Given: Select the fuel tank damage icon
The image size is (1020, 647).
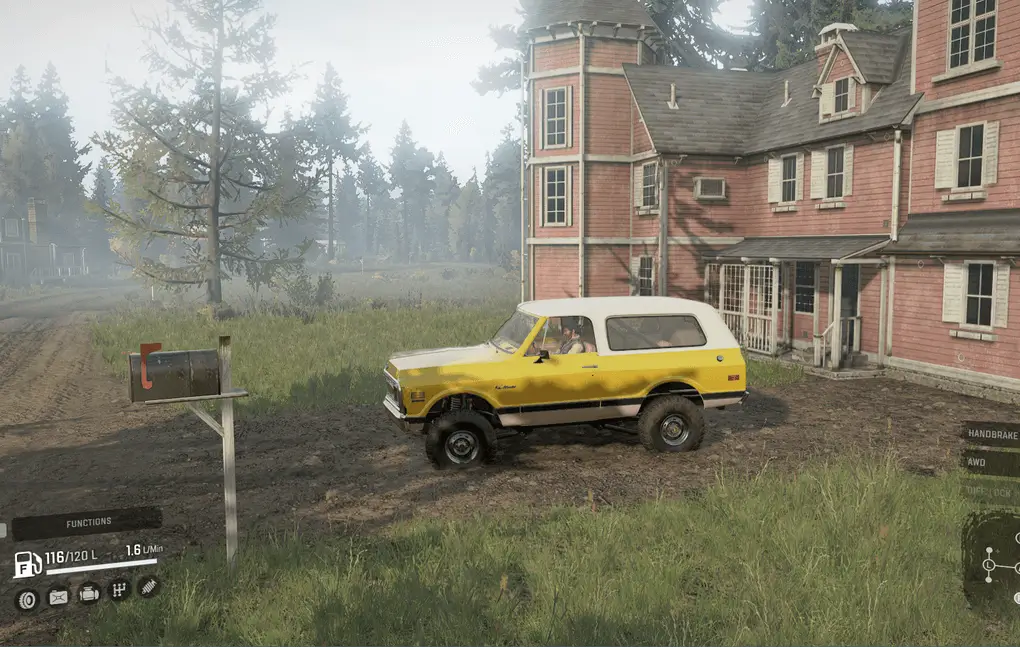Looking at the screenshot, I should coord(58,596).
